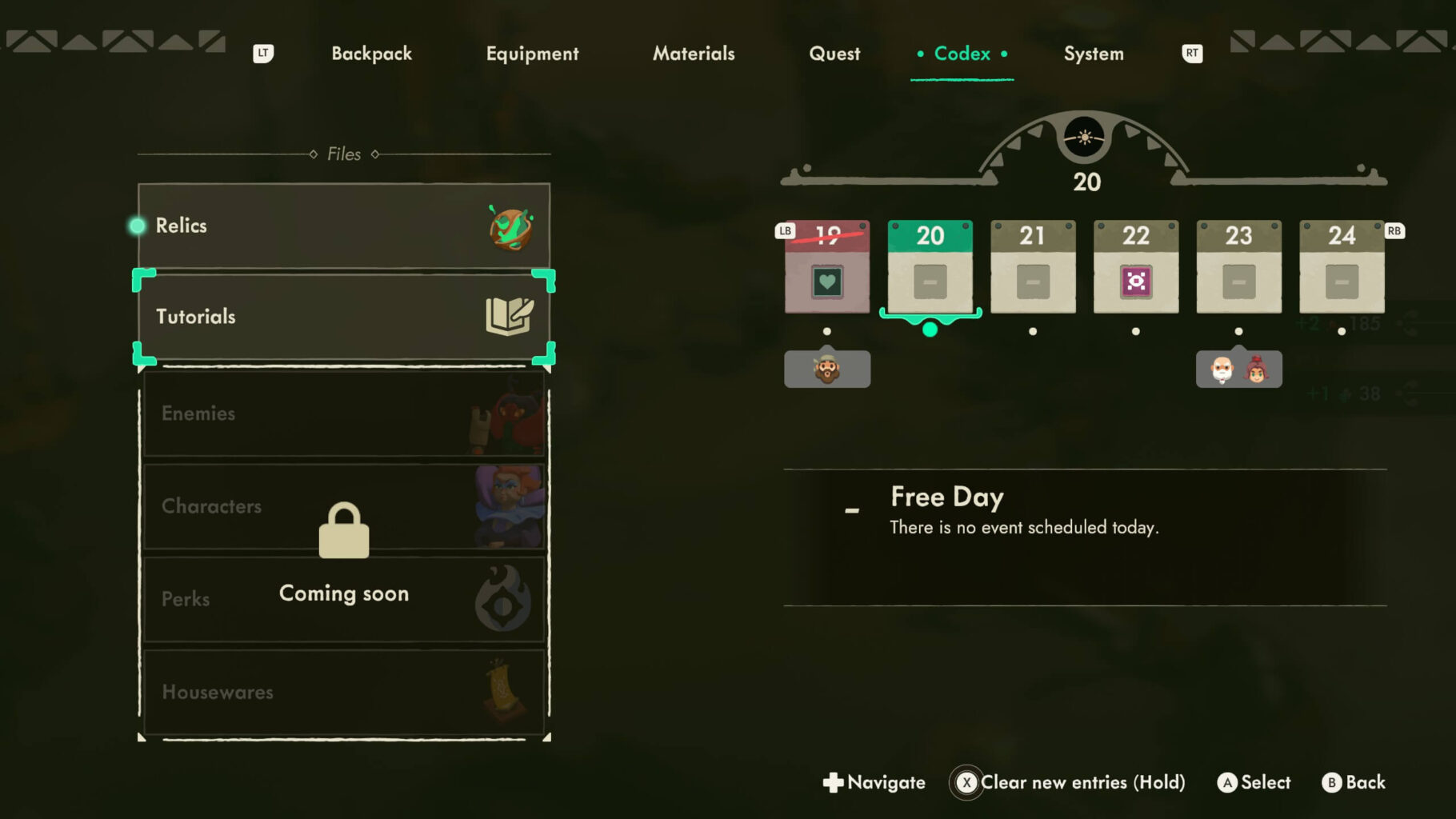Open the System tab
The image size is (1456, 819).
(1094, 54)
